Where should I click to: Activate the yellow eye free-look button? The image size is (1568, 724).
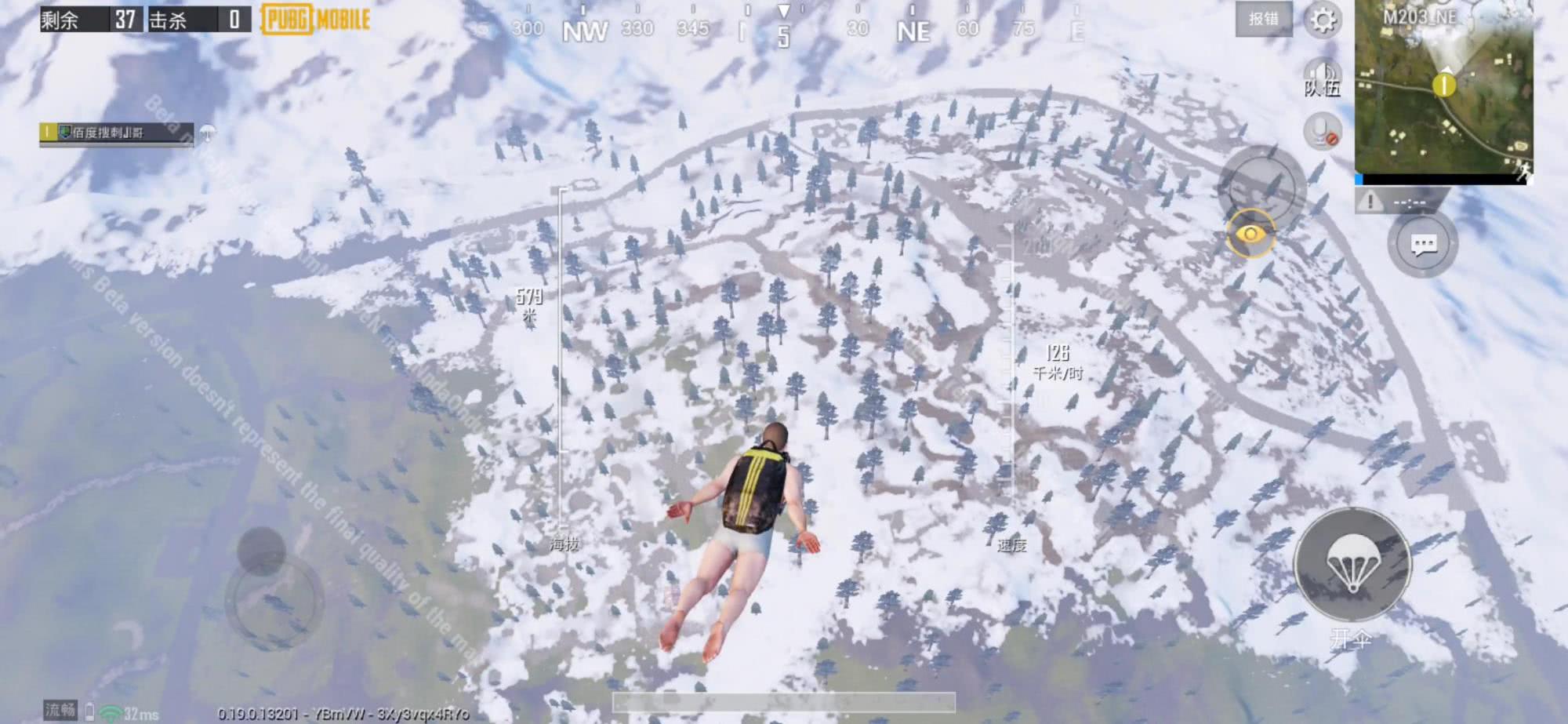coord(1250,234)
